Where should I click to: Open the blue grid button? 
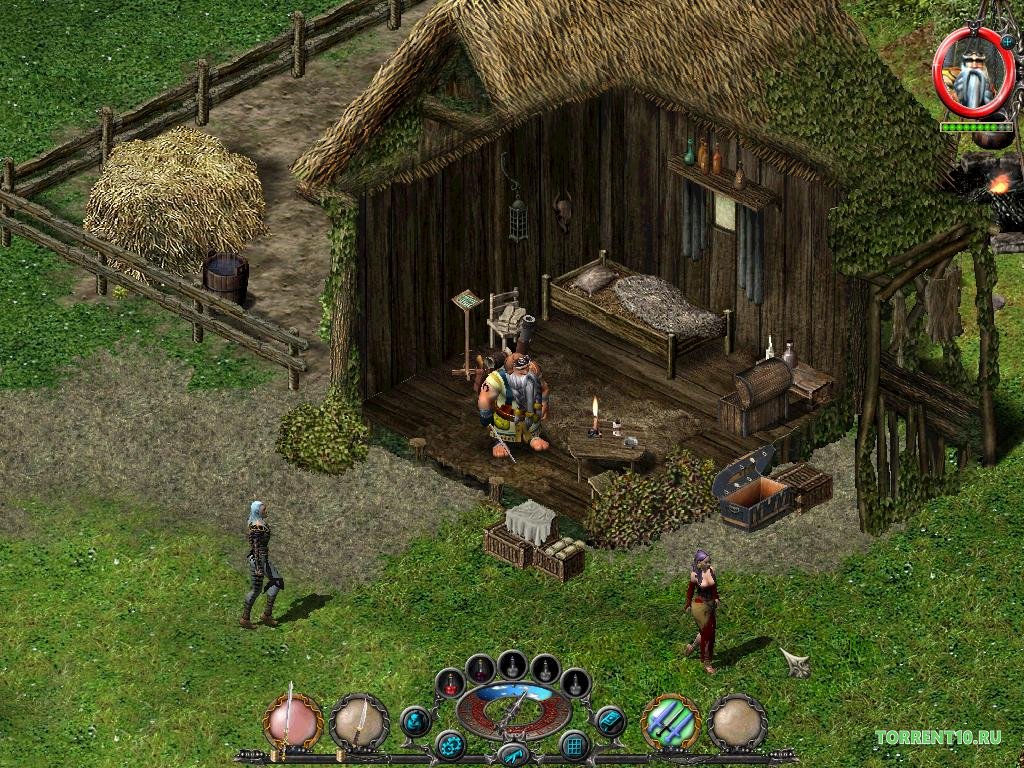(574, 745)
